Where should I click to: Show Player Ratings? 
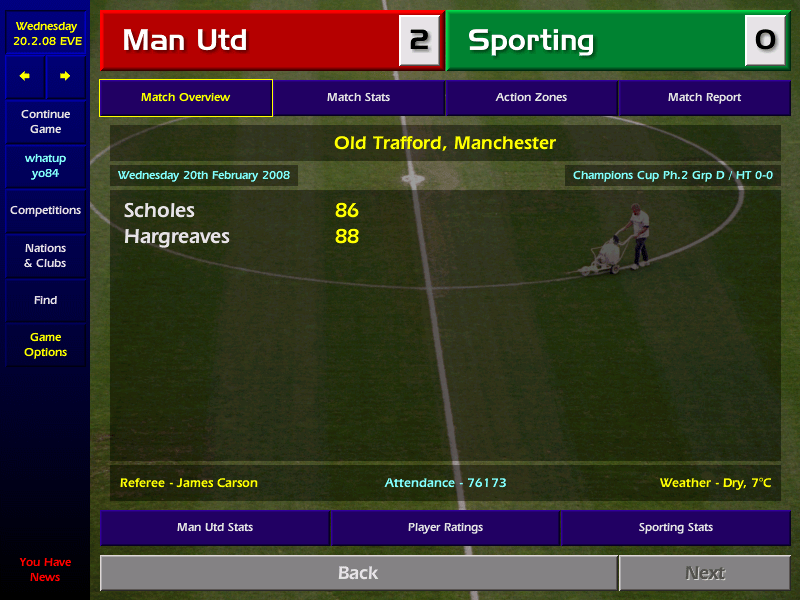(x=445, y=527)
